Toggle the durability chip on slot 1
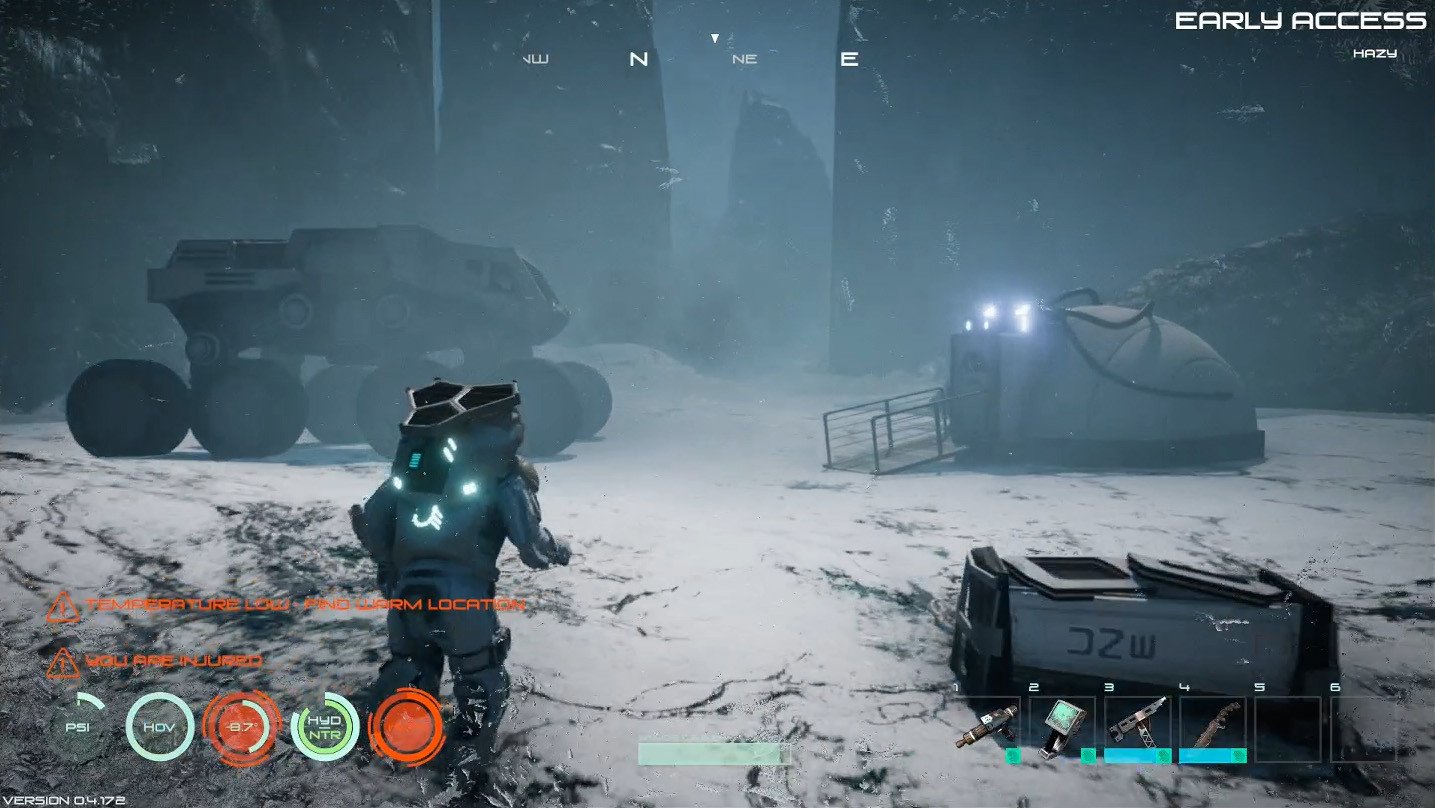1435x808 pixels. click(1013, 755)
